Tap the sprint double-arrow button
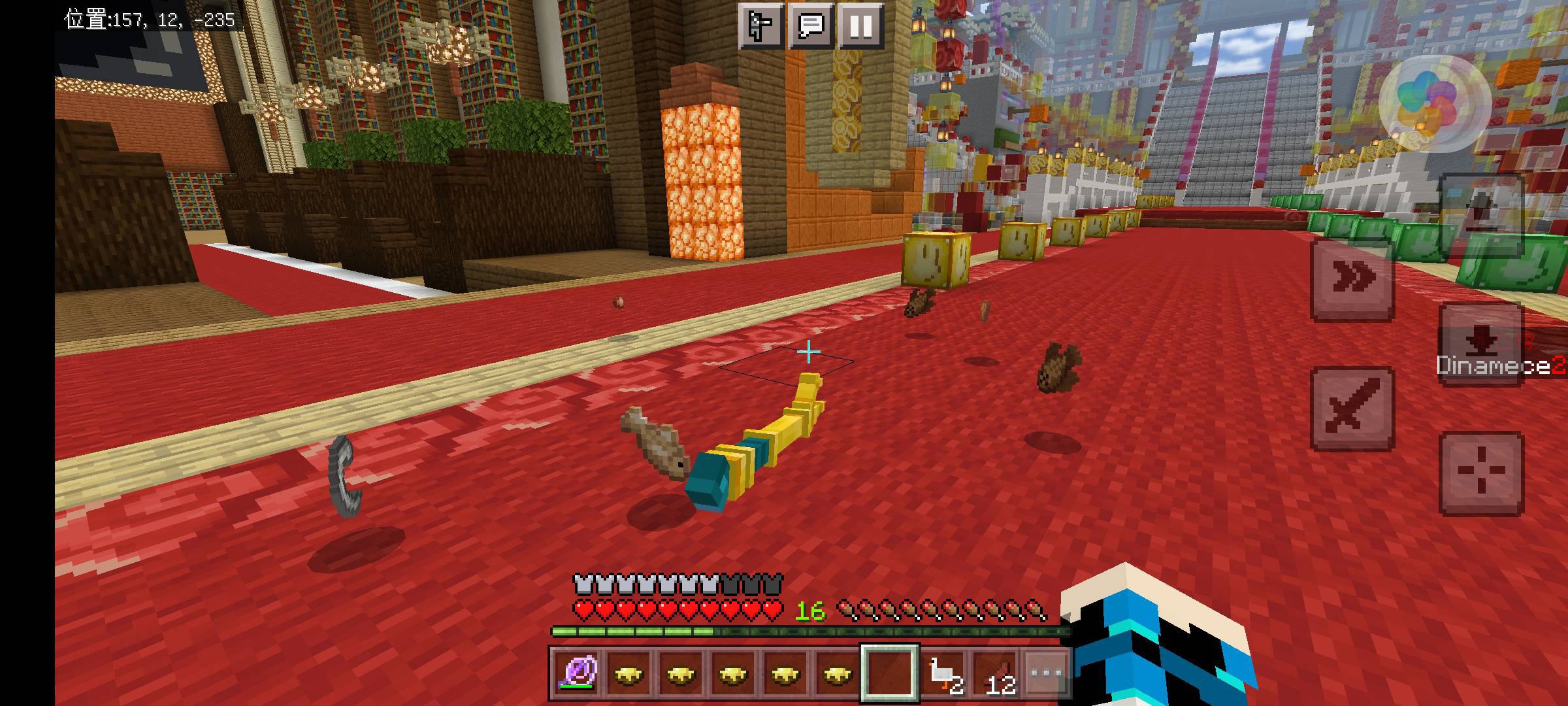This screenshot has height=706, width=1568. coord(1352,279)
